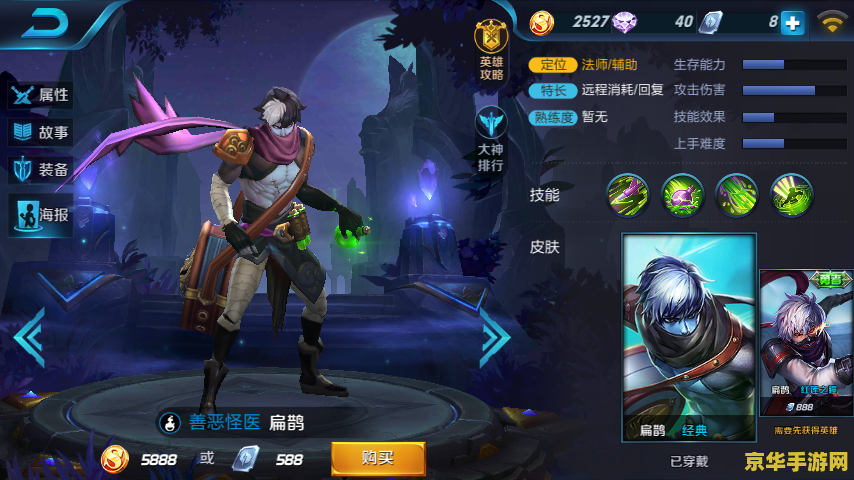Select the second skill icon
The image size is (854, 480).
(683, 194)
